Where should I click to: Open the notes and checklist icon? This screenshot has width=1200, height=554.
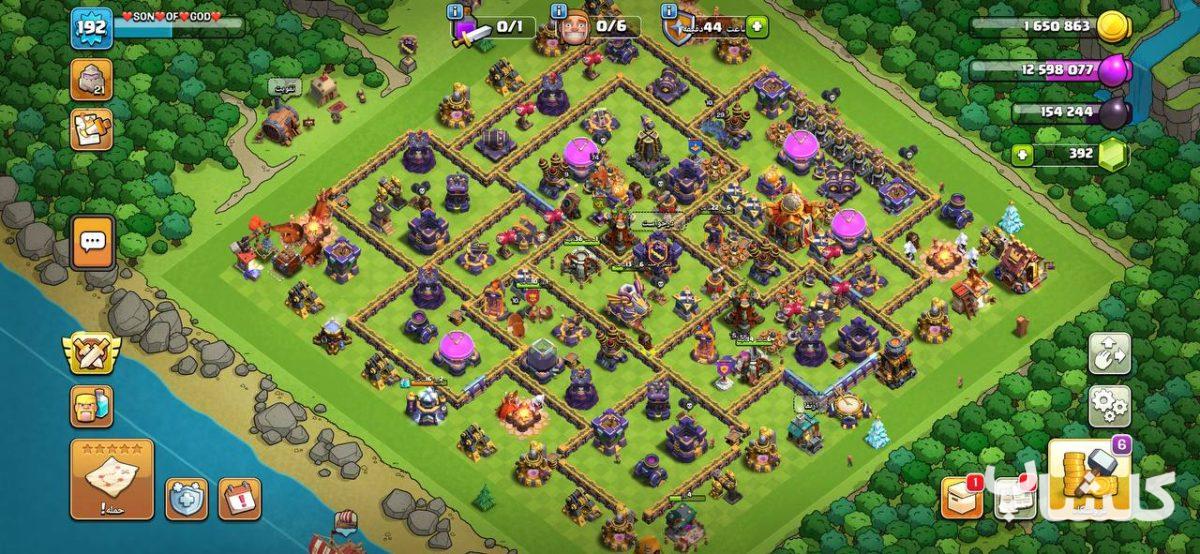91,130
